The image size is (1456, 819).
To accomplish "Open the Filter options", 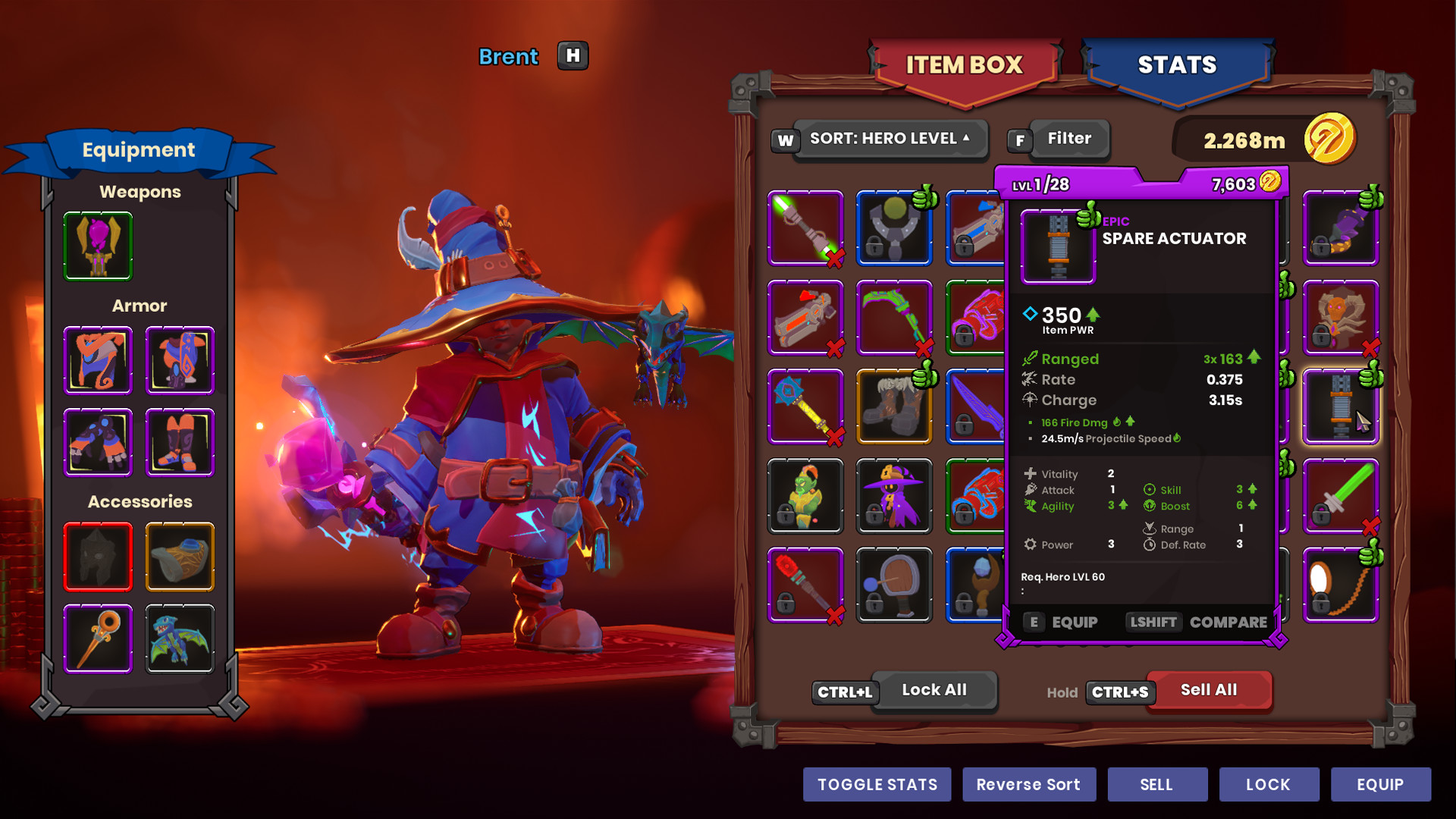I will pos(1069,138).
